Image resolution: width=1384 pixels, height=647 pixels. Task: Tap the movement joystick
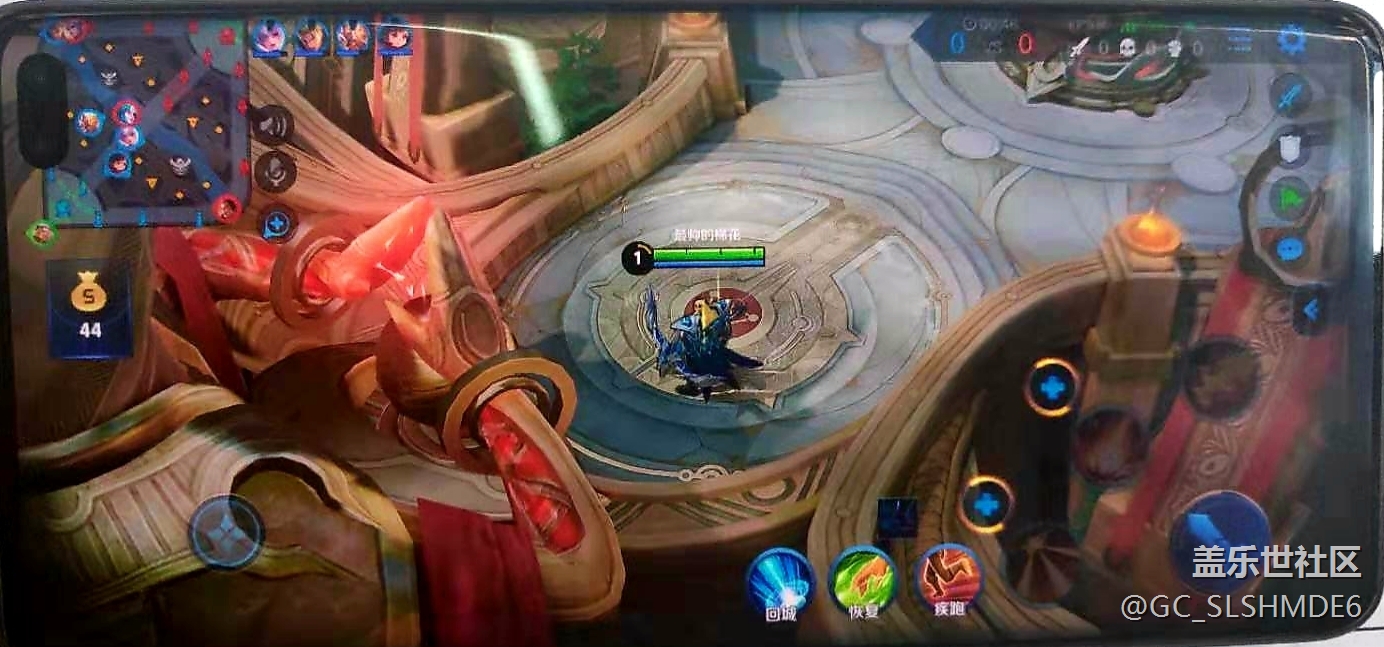tap(227, 530)
